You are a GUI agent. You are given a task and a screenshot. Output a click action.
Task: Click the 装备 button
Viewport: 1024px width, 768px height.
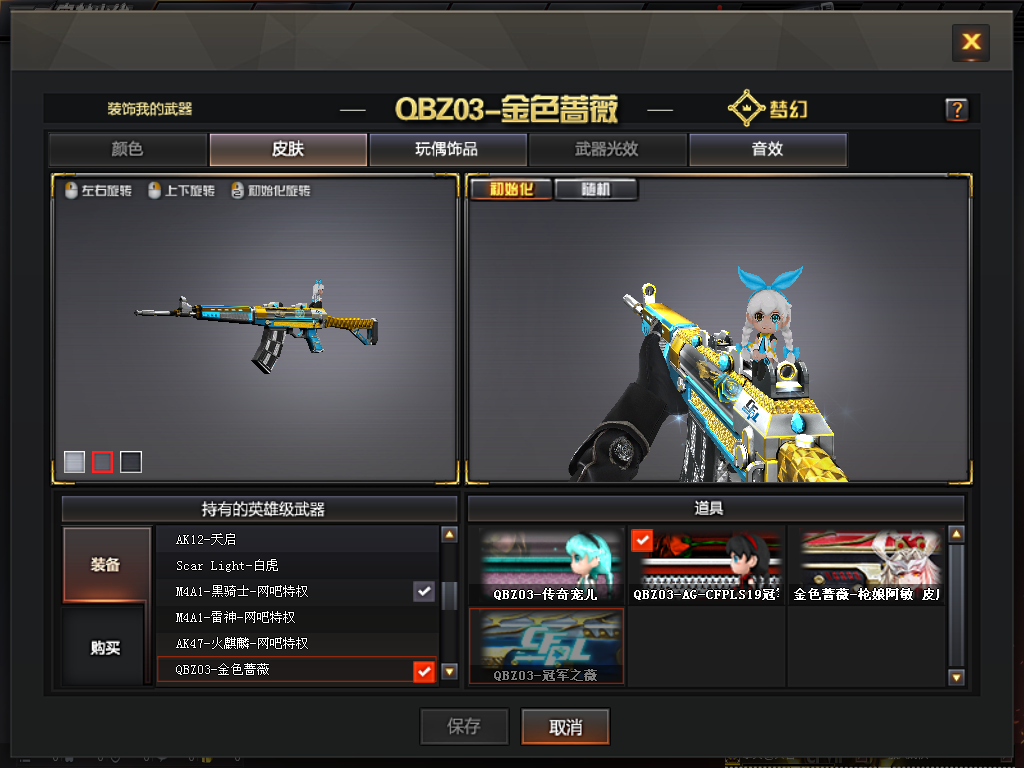tap(106, 565)
